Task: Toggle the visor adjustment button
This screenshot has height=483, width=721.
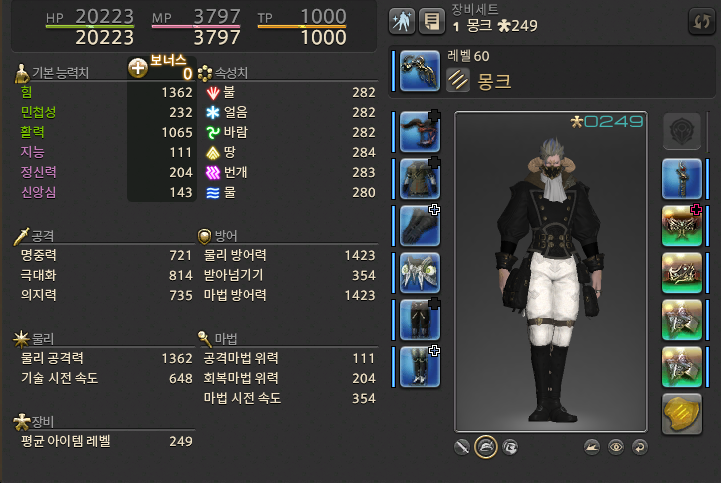Action: [x=510, y=446]
